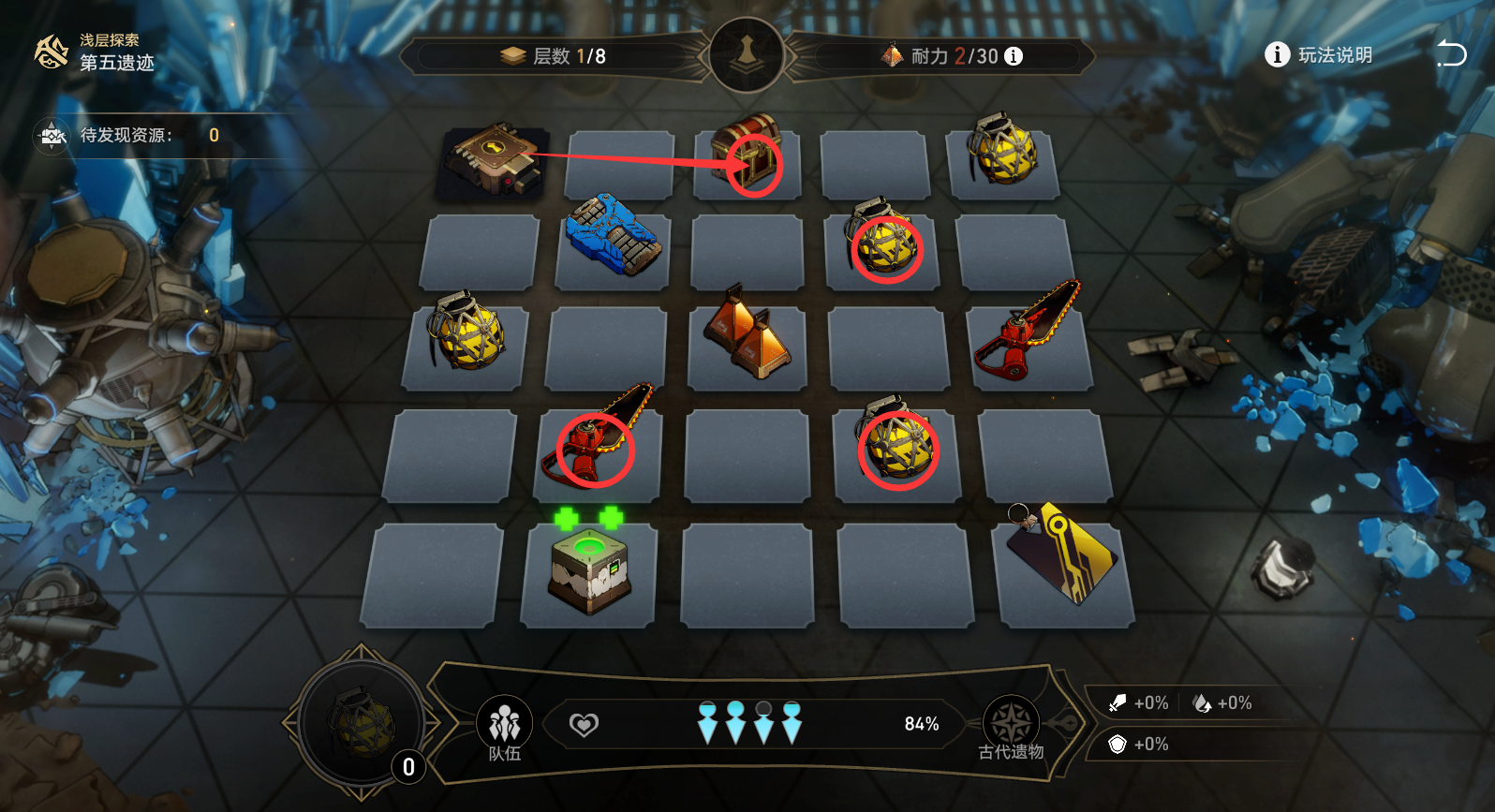Click the heart icon in team bar
Image resolution: width=1495 pixels, height=812 pixels.
point(584,725)
